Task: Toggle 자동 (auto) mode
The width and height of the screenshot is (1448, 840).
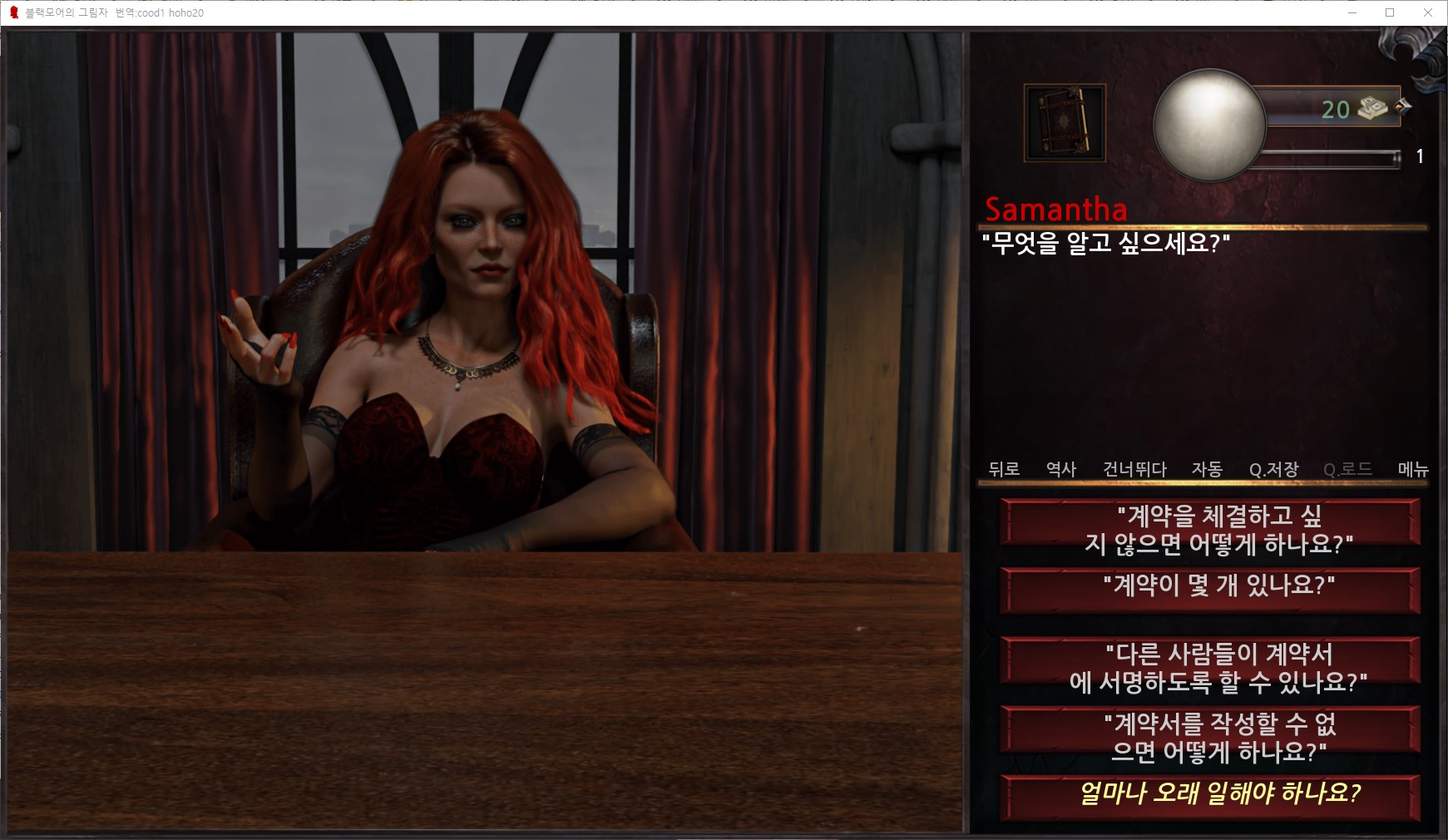Action: (1207, 469)
